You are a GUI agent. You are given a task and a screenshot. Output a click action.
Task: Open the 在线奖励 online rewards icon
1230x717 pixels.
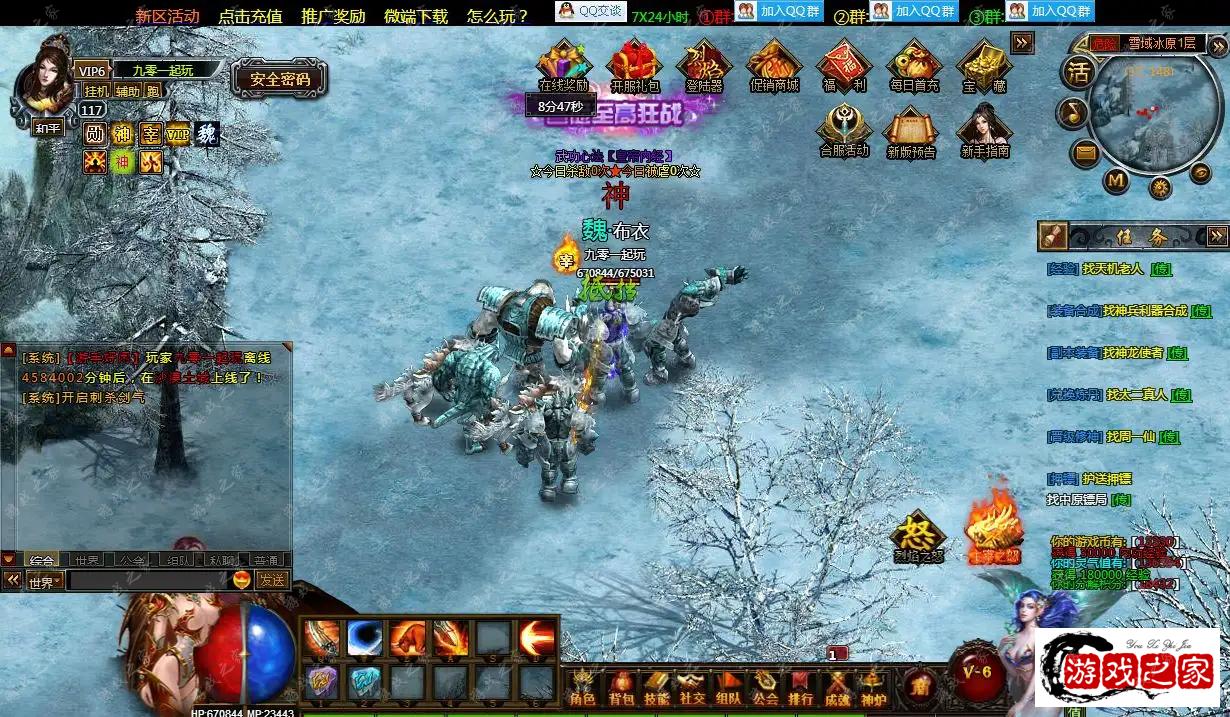(x=563, y=64)
